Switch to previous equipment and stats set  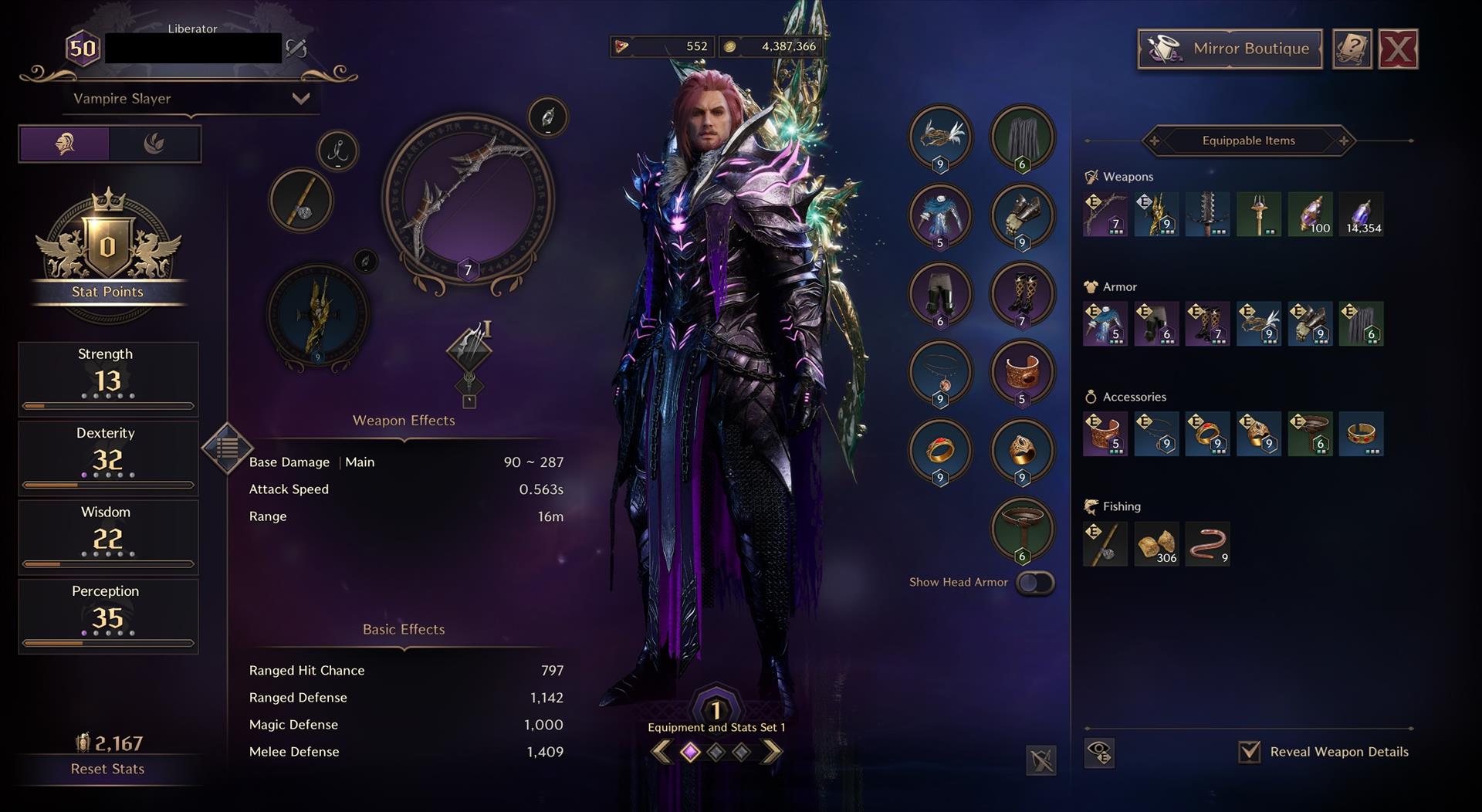pyautogui.click(x=661, y=752)
